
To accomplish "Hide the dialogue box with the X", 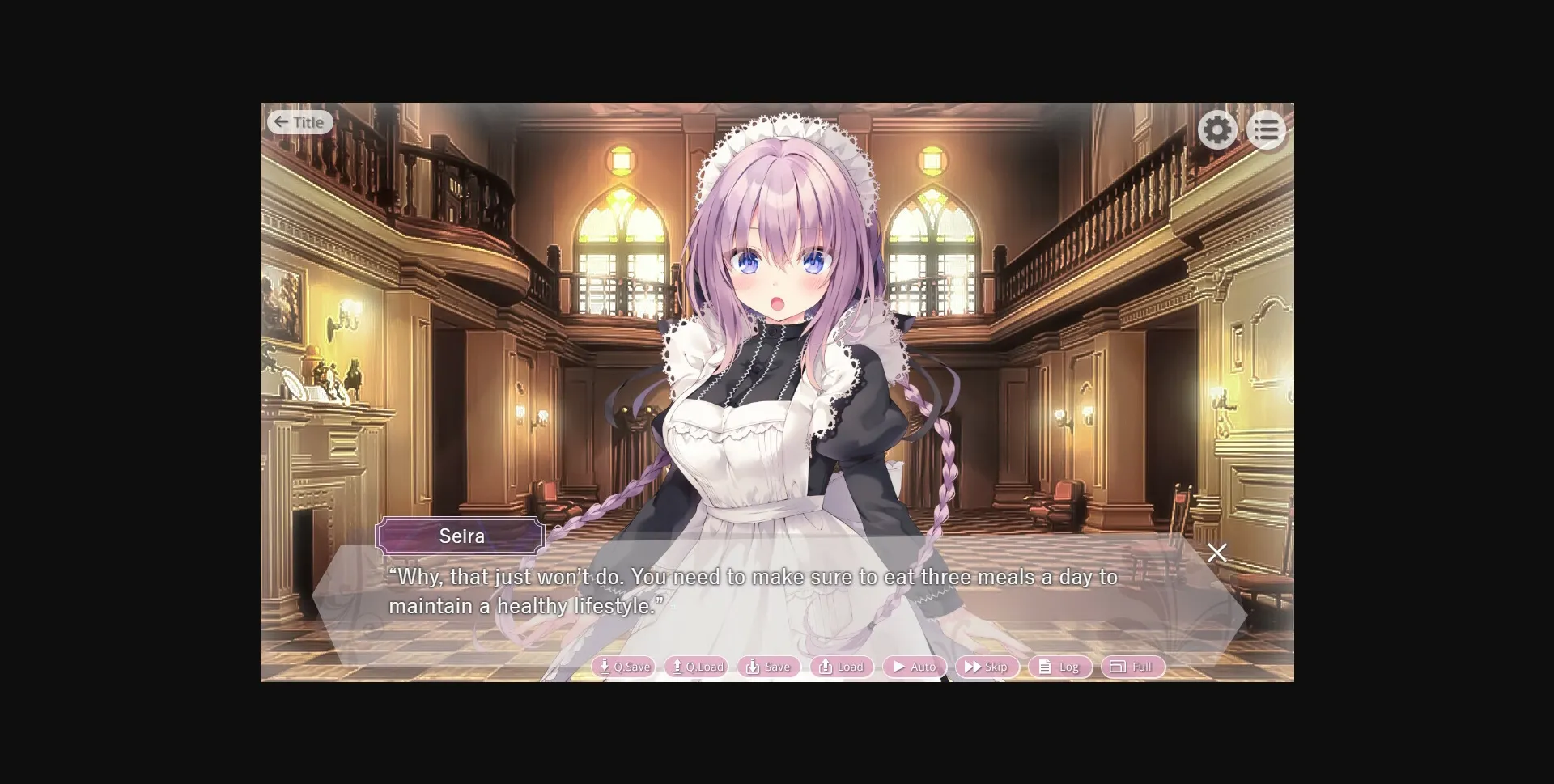I will click(x=1217, y=553).
